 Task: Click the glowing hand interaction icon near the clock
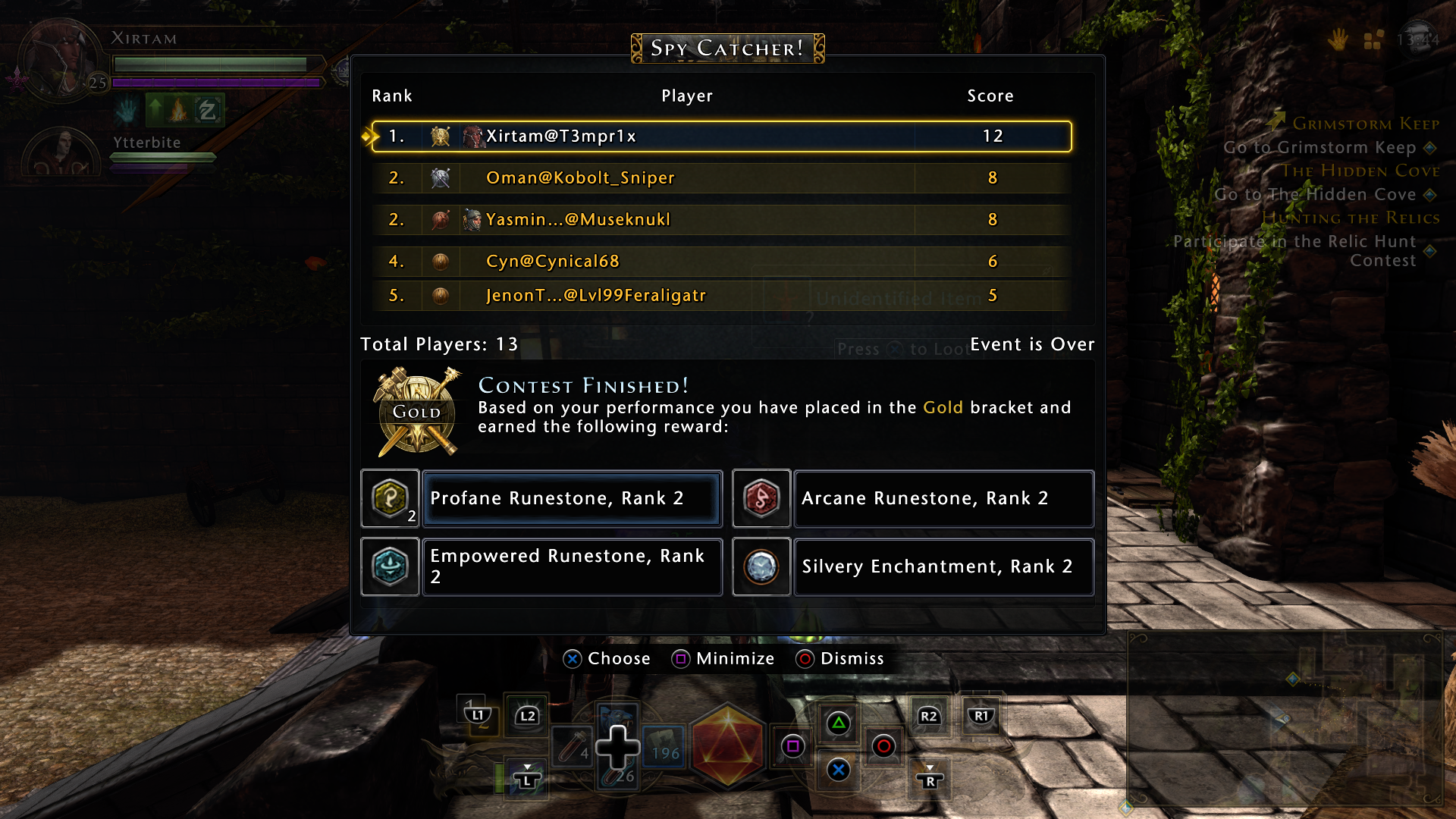point(1339,41)
